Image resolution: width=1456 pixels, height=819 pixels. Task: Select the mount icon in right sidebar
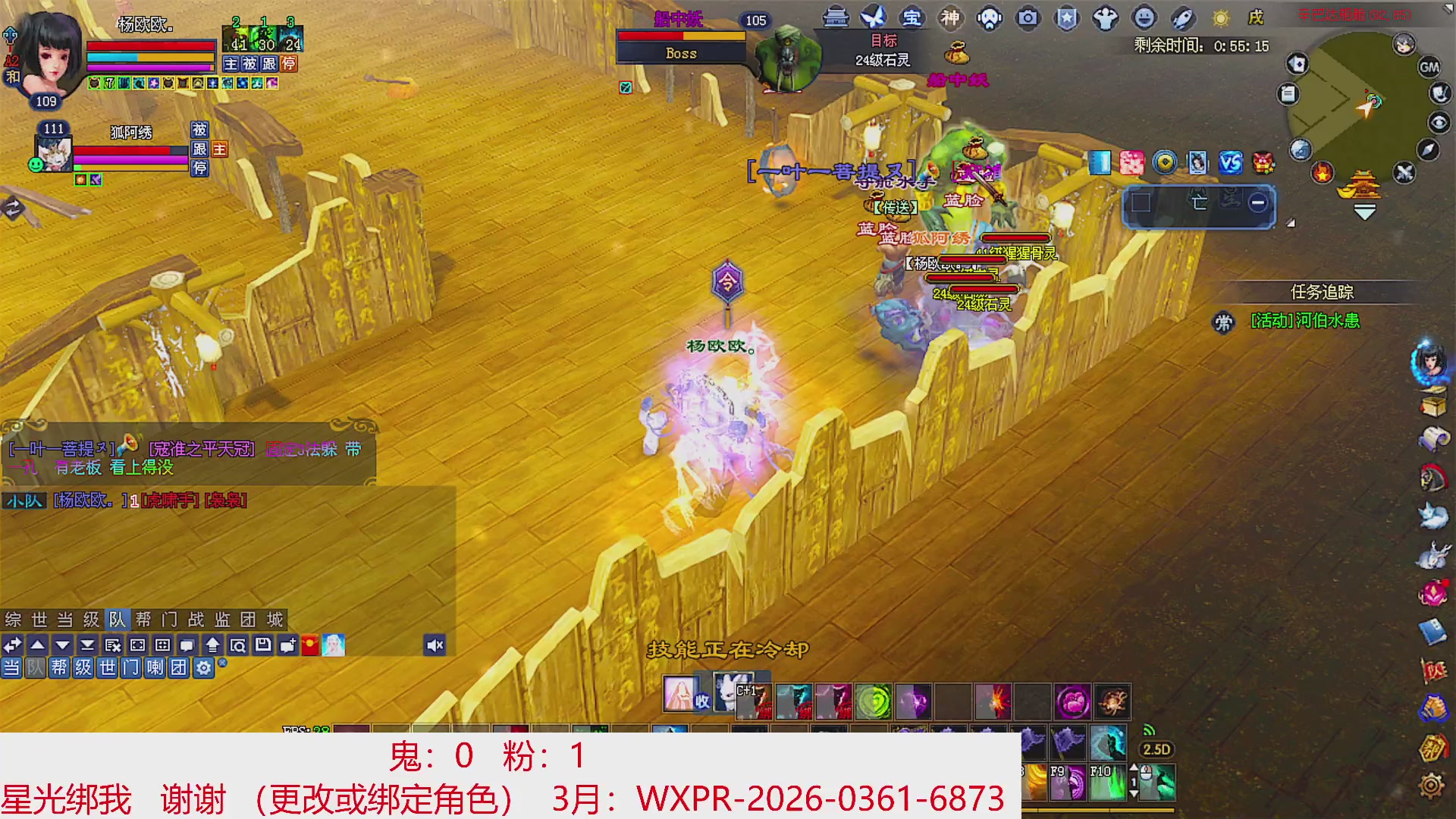click(x=1430, y=475)
